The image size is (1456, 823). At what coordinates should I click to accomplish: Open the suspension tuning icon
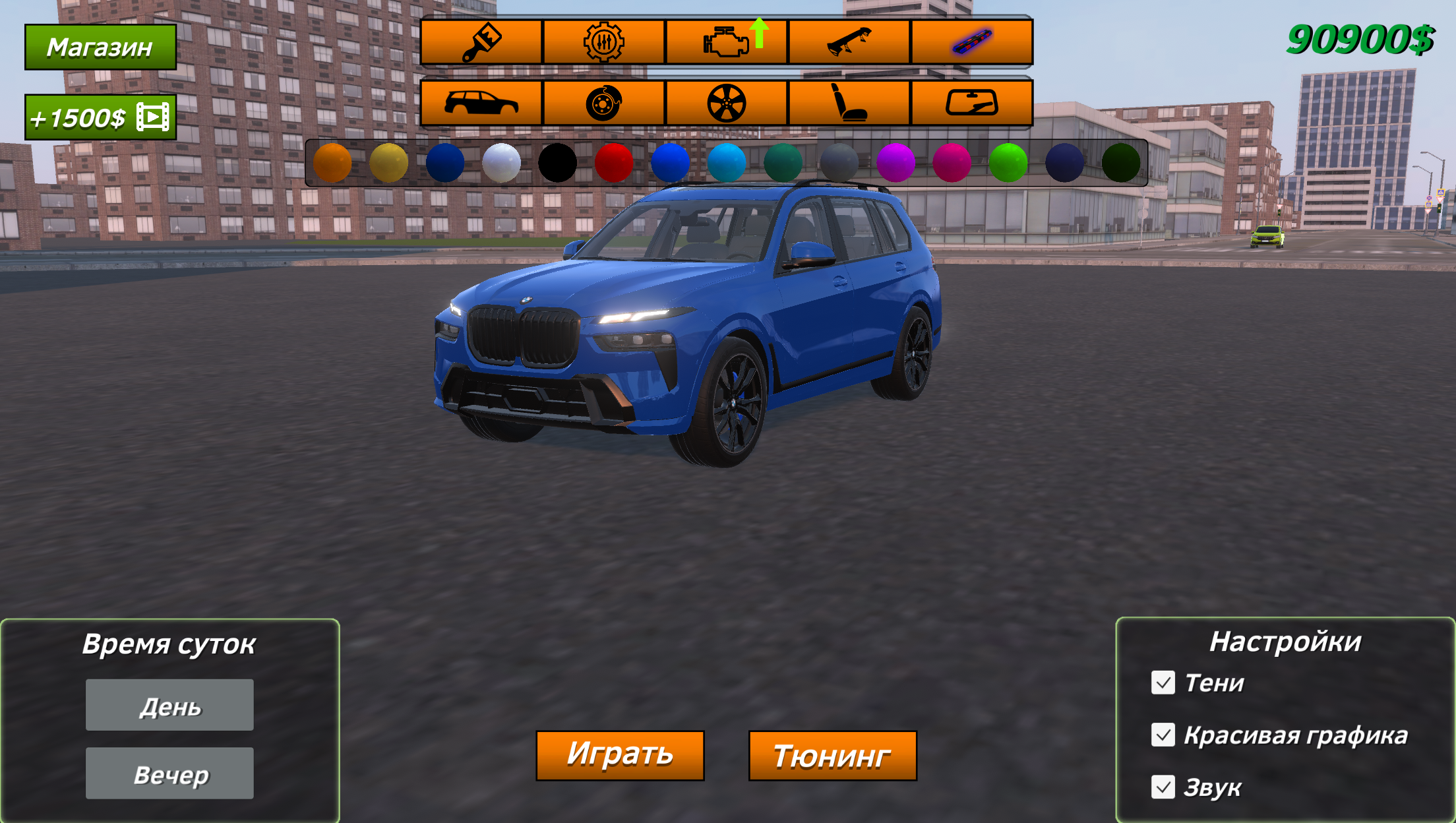[604, 42]
